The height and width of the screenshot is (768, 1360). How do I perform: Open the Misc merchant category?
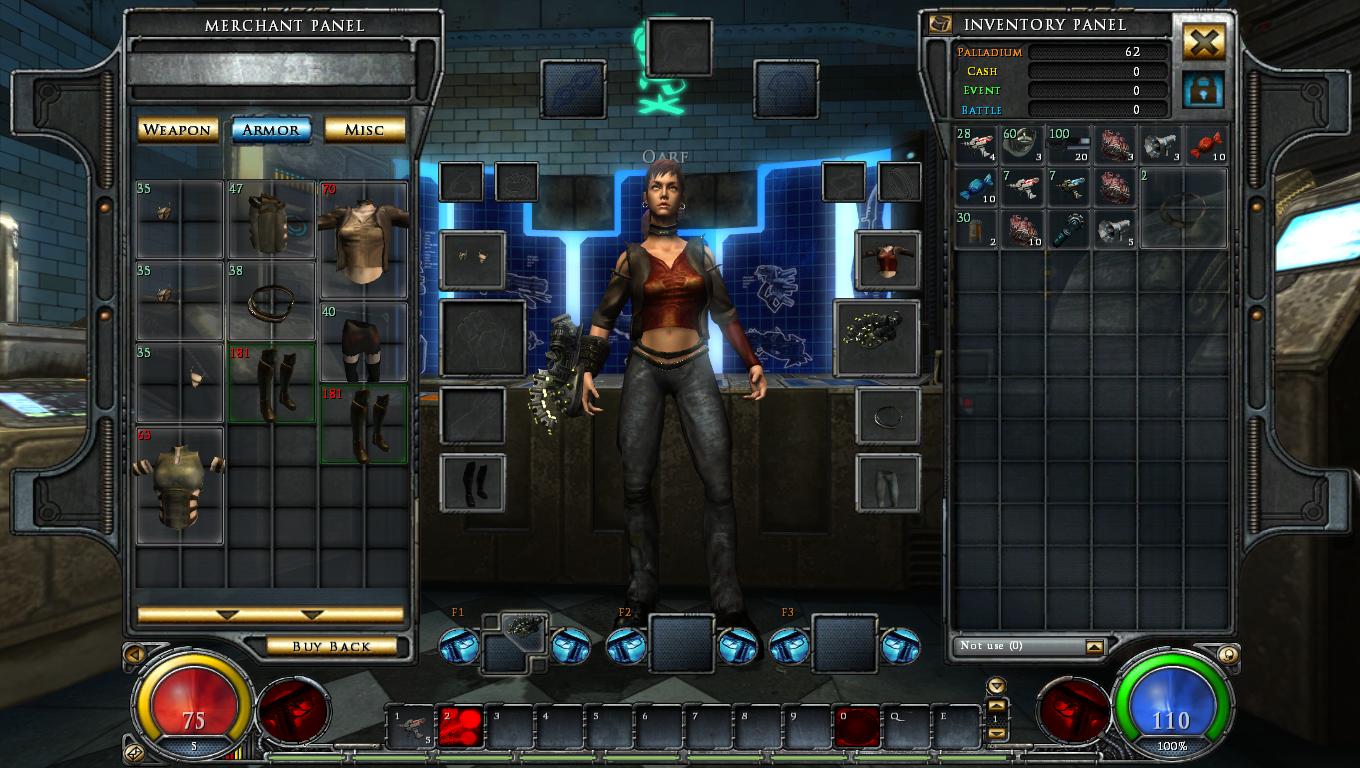tap(364, 130)
